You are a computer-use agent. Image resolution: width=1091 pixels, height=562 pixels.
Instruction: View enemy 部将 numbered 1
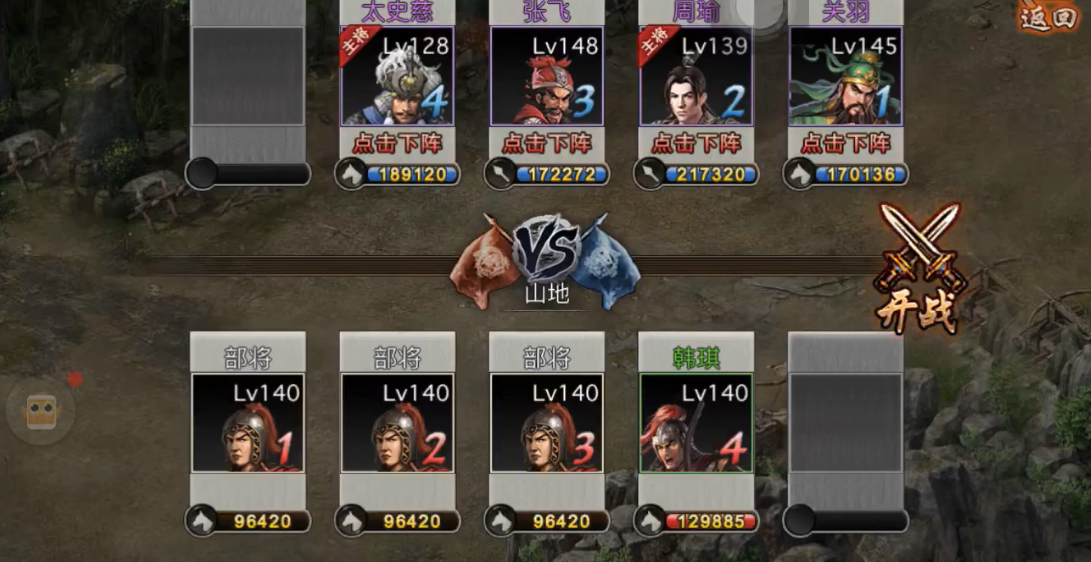click(248, 423)
